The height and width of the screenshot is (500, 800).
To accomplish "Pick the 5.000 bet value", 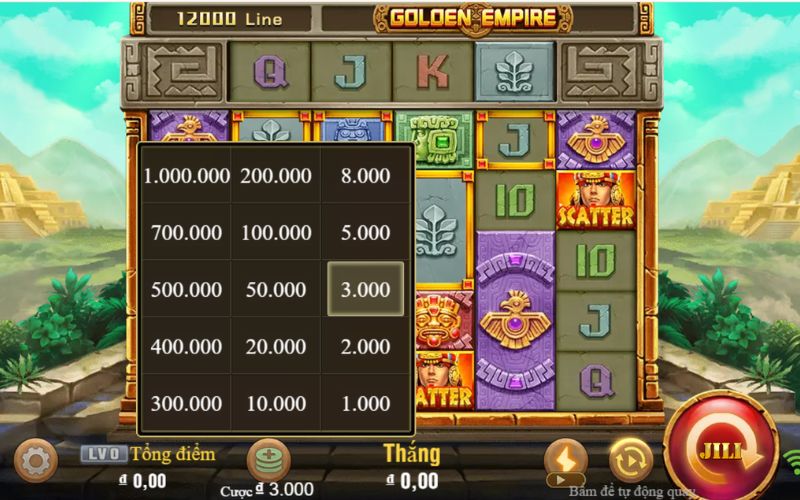I will 366,233.
